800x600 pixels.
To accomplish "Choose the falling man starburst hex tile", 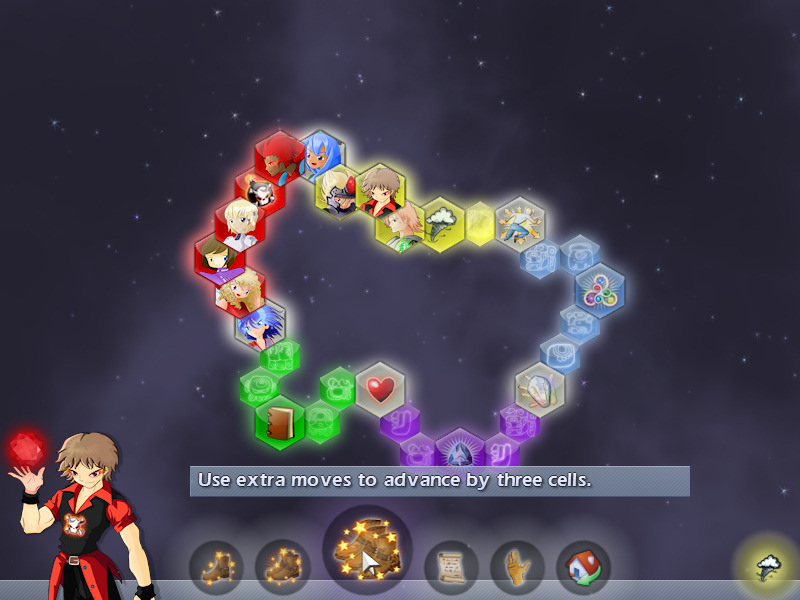I will (521, 222).
